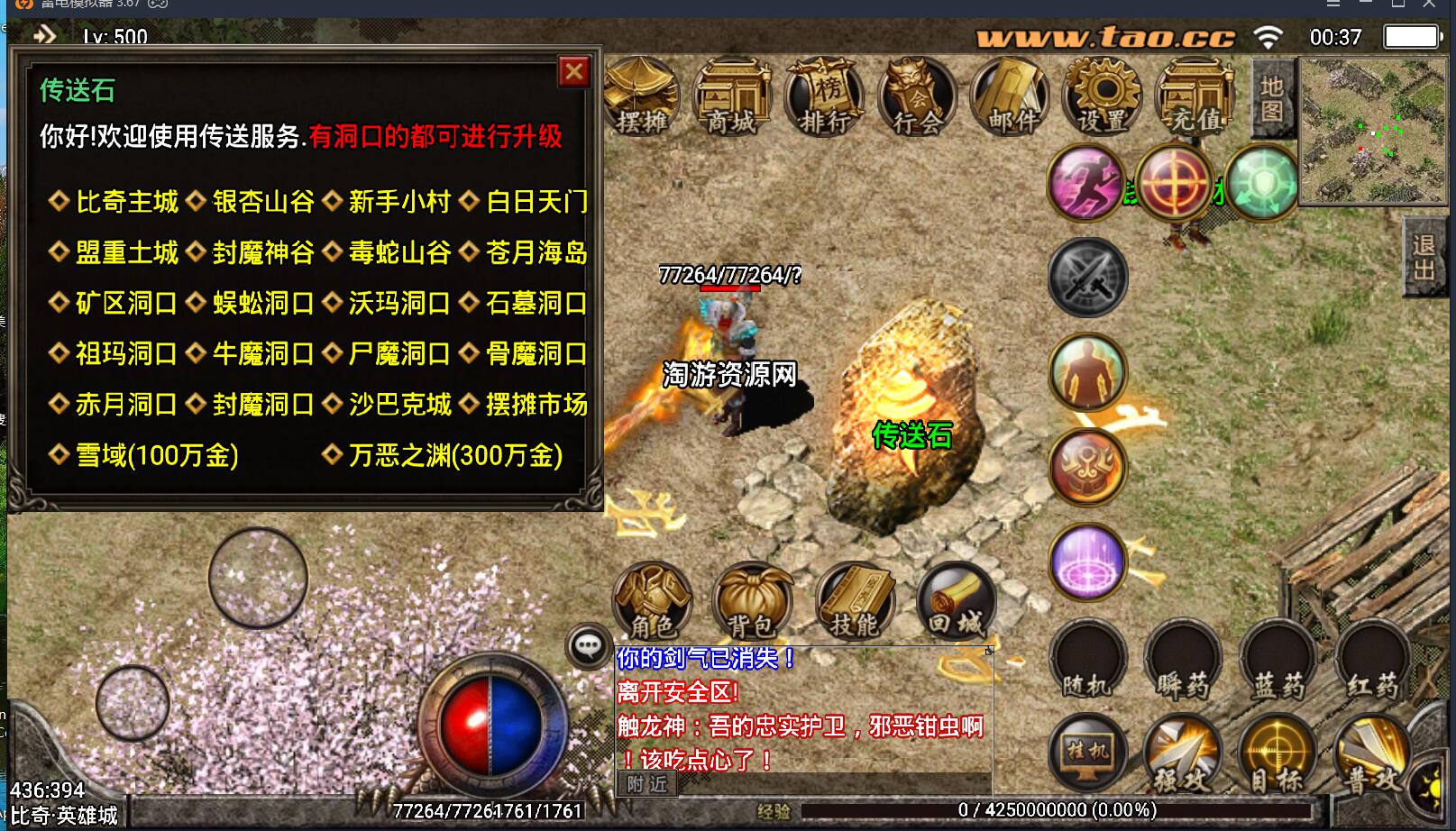Toggle the 挂机 auto-battle button
Screen dimensions: 1456x831
click(x=1088, y=753)
